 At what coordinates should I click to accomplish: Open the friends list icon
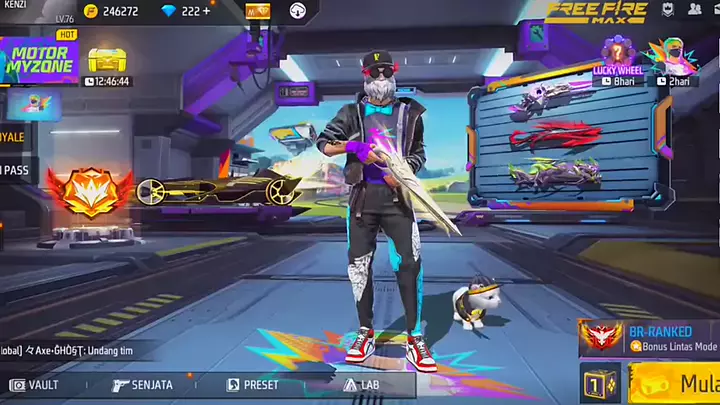click(695, 9)
